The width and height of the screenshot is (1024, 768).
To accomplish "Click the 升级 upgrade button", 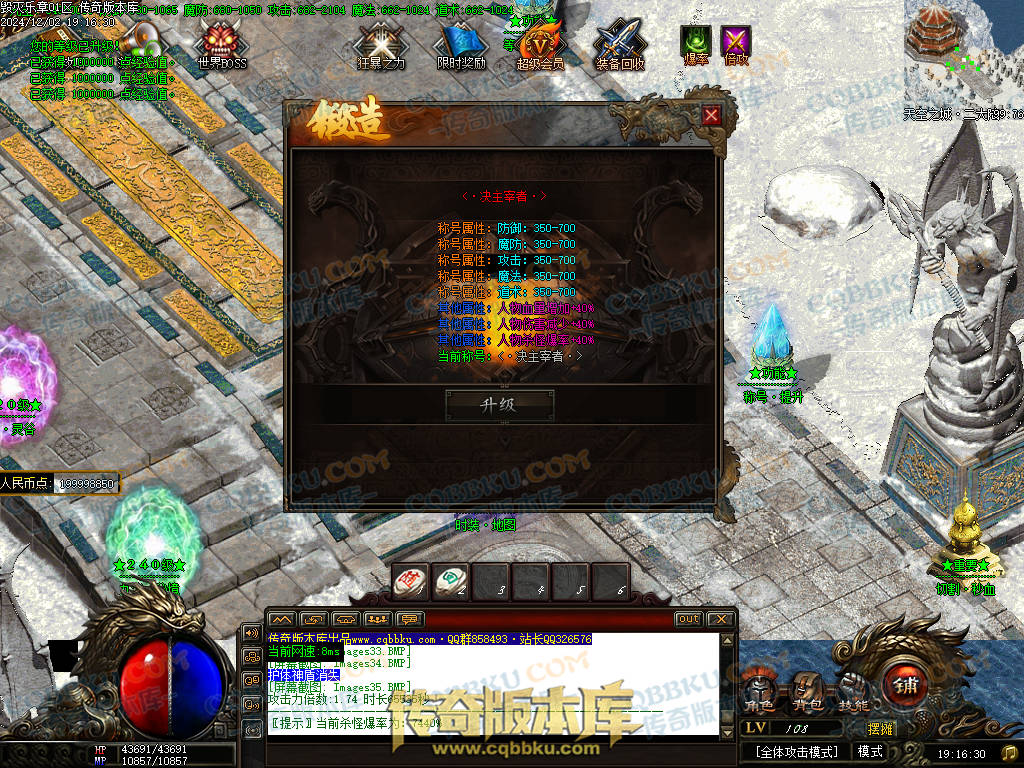I will tap(499, 404).
